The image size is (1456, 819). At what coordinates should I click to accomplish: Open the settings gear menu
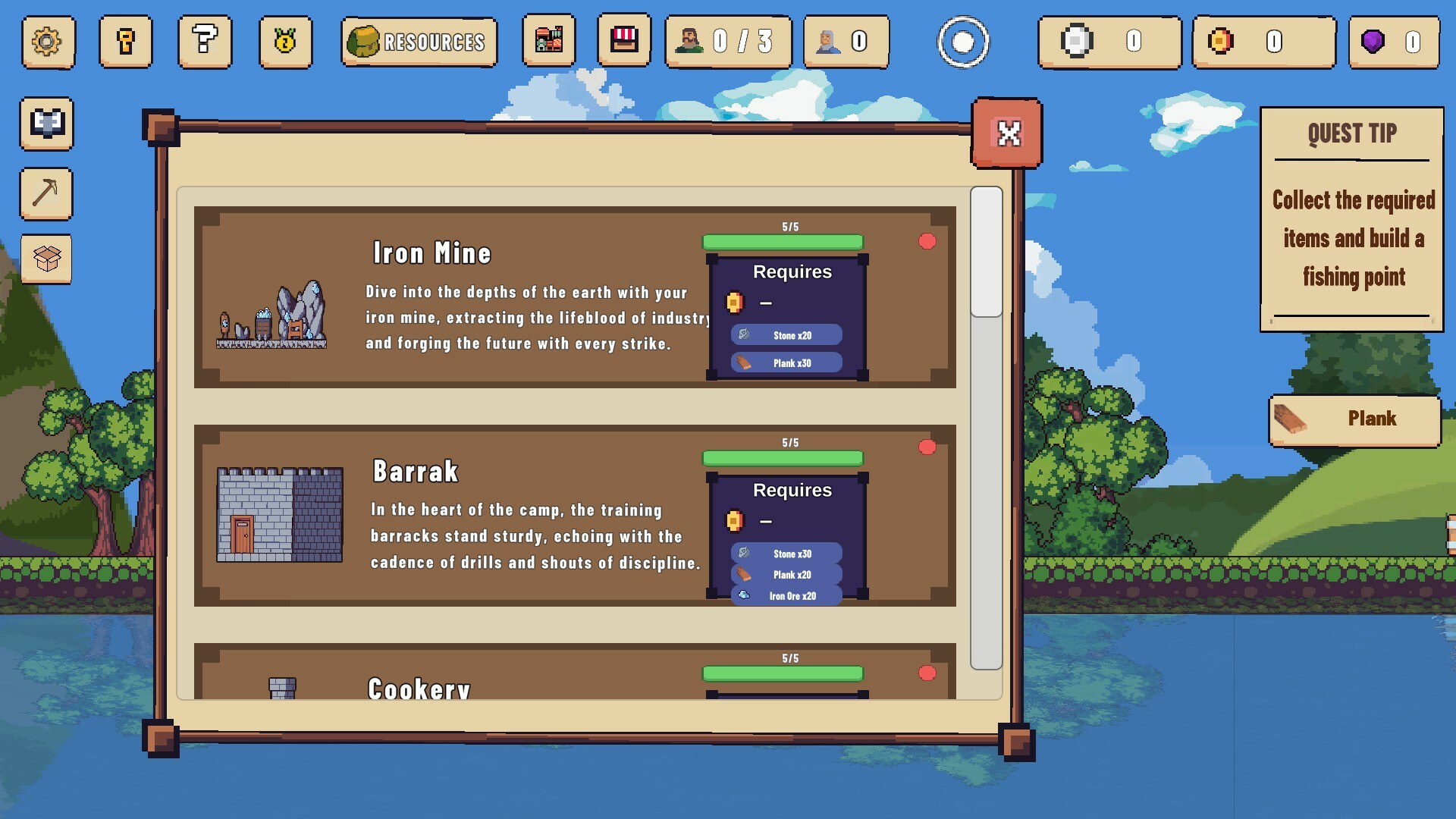pos(48,42)
